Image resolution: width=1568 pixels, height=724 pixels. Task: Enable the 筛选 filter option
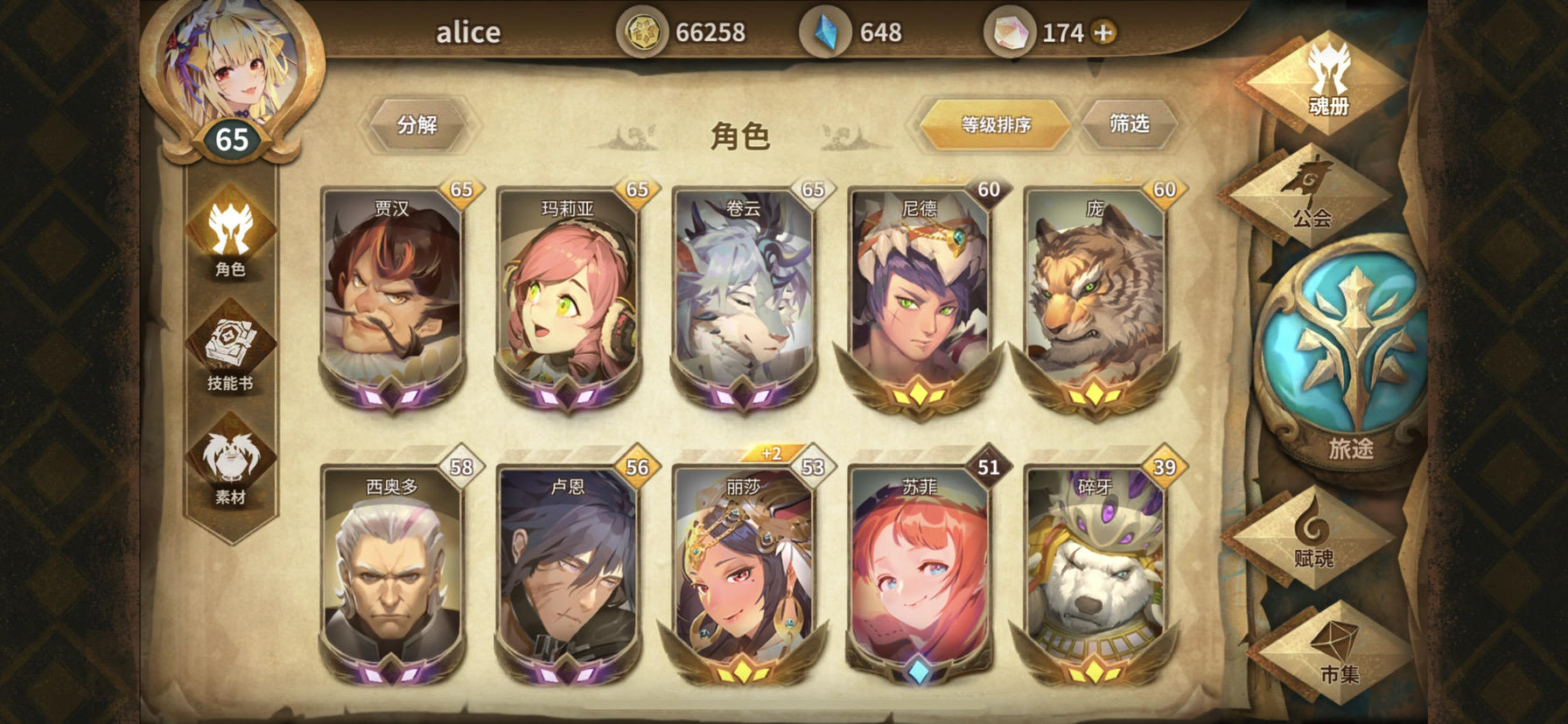(1130, 124)
